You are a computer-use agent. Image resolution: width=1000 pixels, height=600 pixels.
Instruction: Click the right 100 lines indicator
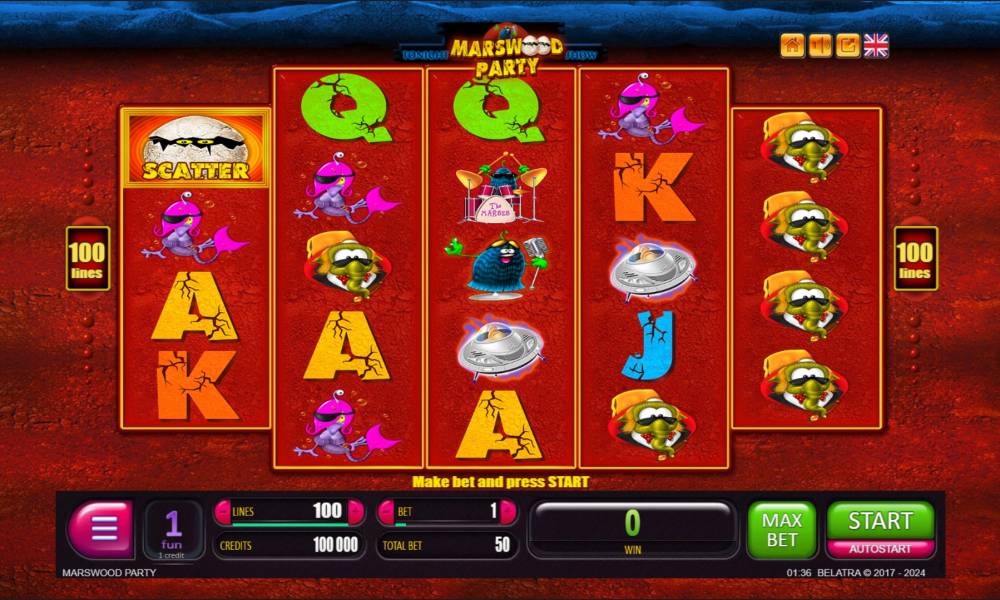pos(915,258)
